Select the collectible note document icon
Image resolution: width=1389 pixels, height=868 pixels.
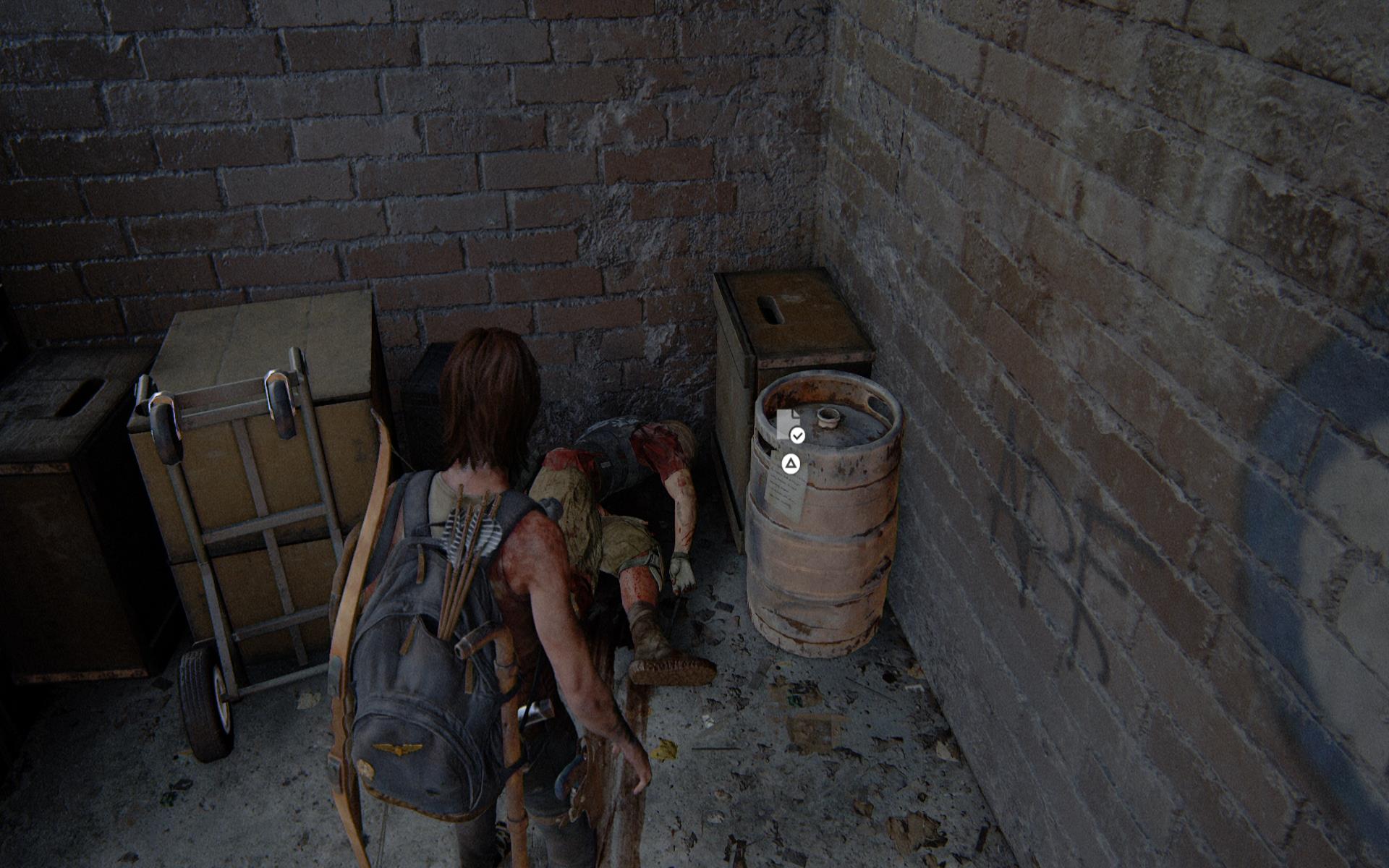point(786,425)
